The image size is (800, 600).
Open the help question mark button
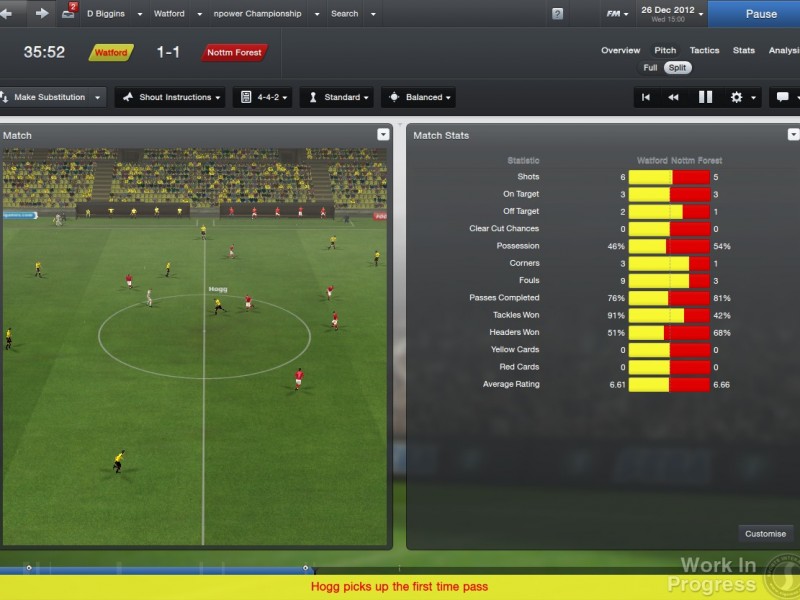click(557, 14)
